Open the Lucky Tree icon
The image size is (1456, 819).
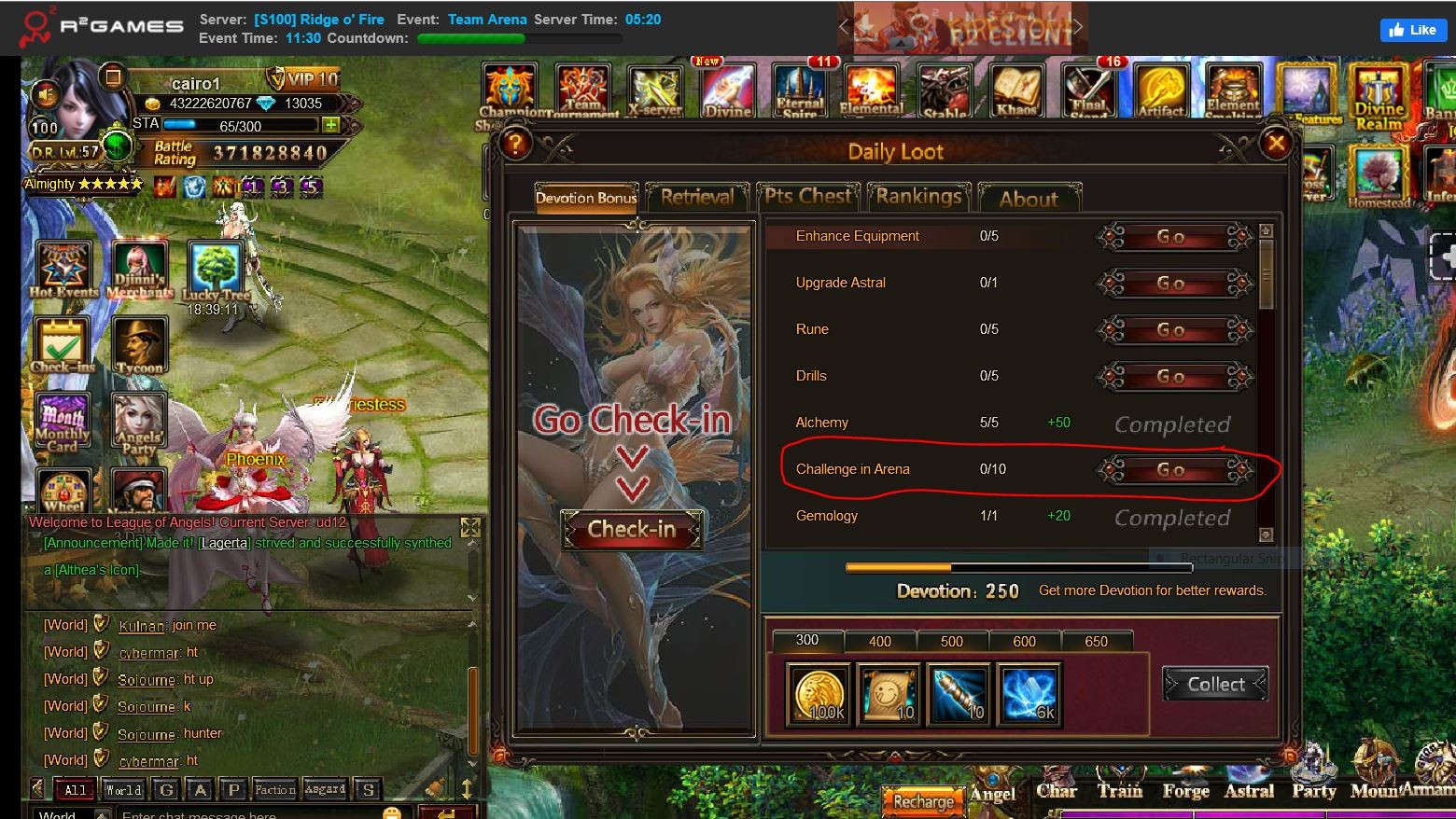tap(216, 271)
